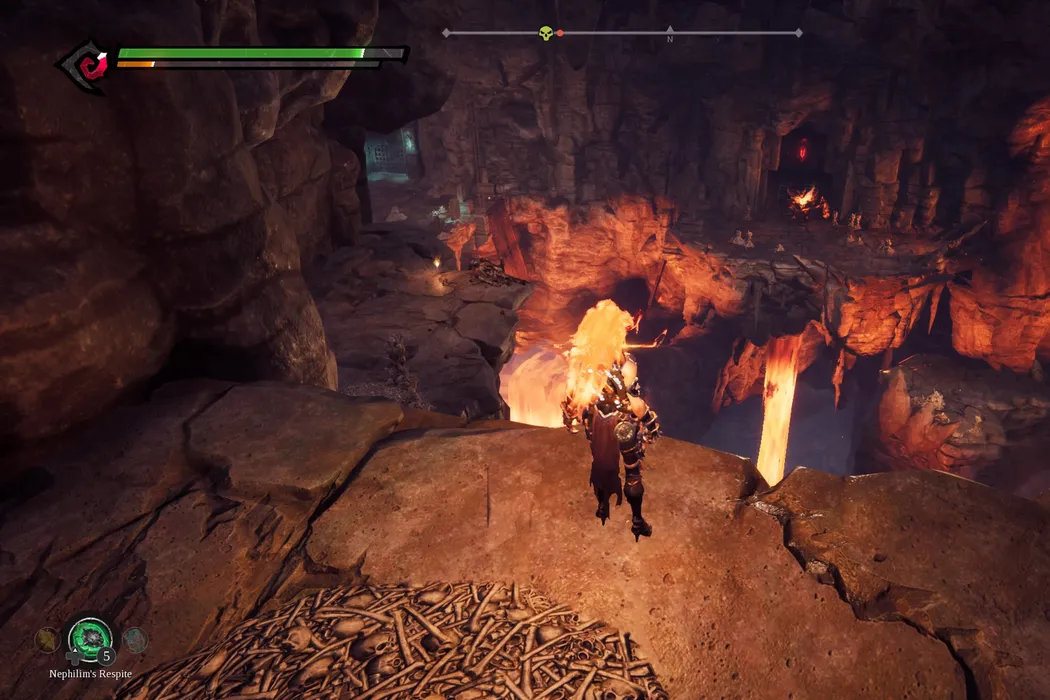
Task: Select the faded teal item slot
Action: tap(134, 639)
